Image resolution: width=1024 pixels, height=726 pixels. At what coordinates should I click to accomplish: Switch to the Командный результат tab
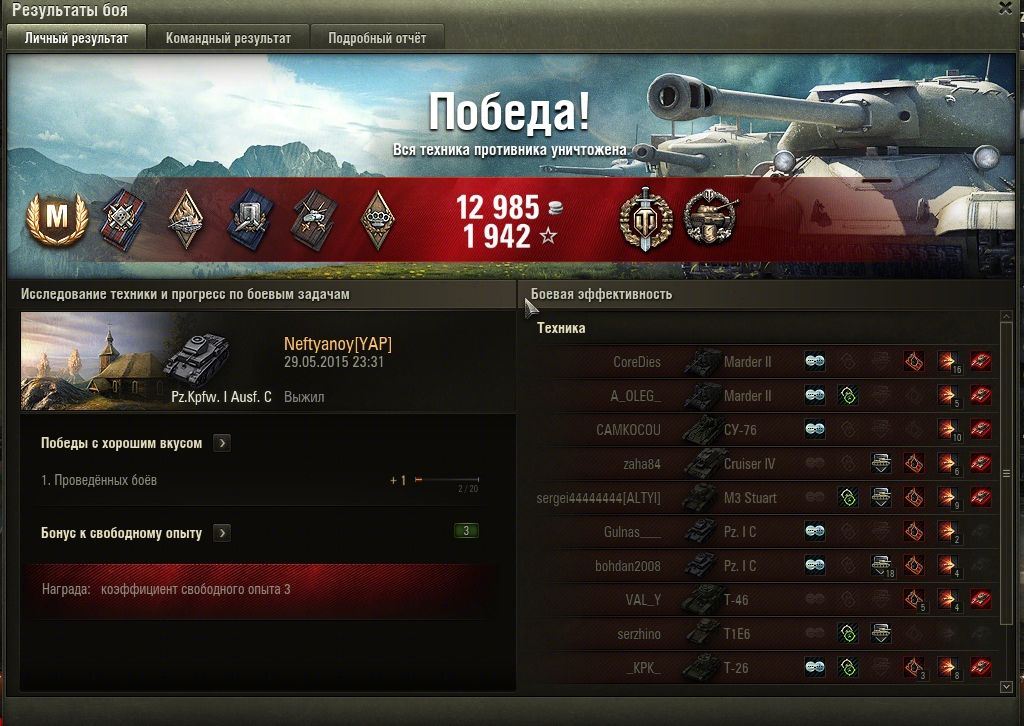[x=228, y=38]
